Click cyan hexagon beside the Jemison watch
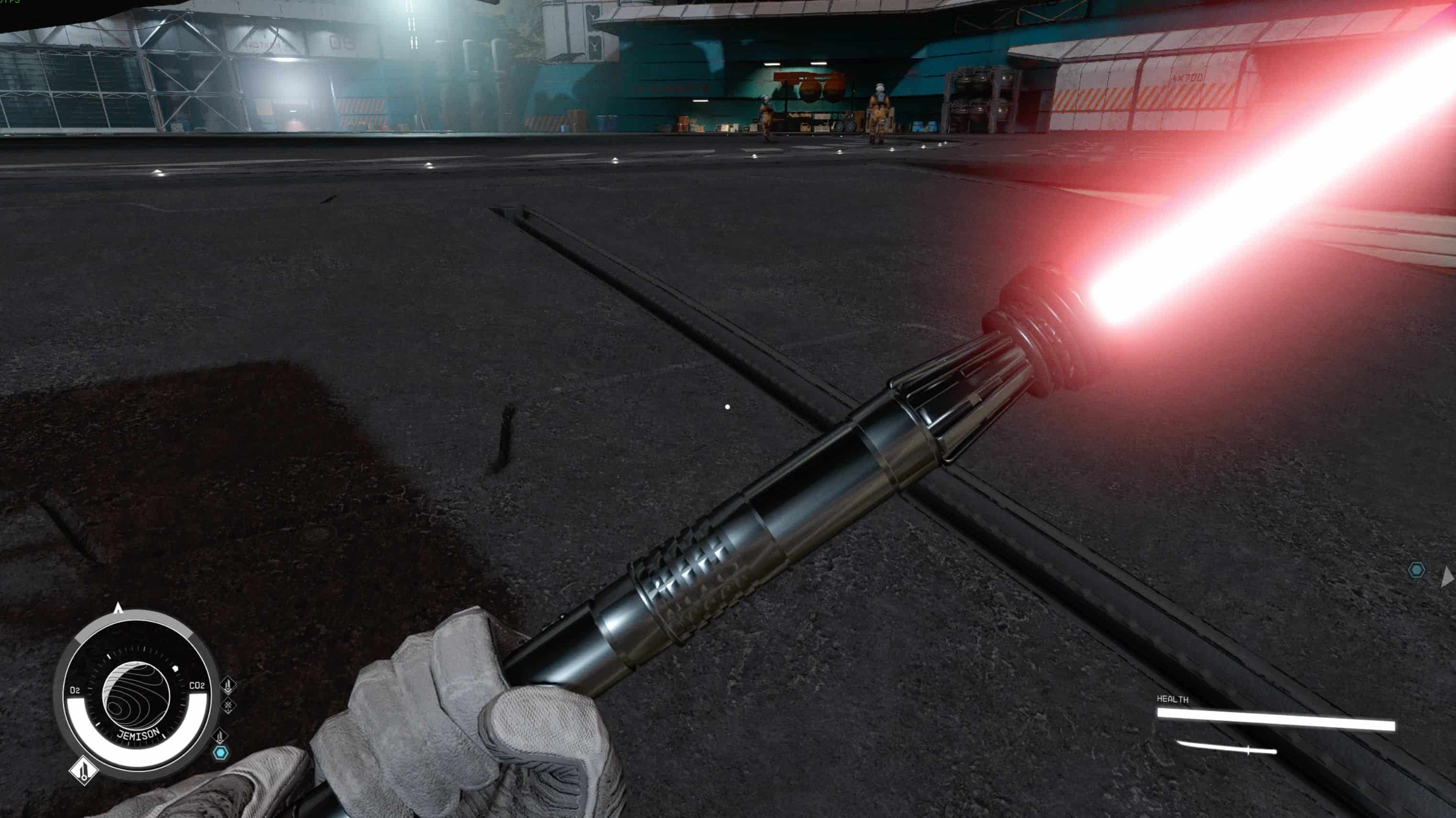The width and height of the screenshot is (1456, 818). pos(220,753)
